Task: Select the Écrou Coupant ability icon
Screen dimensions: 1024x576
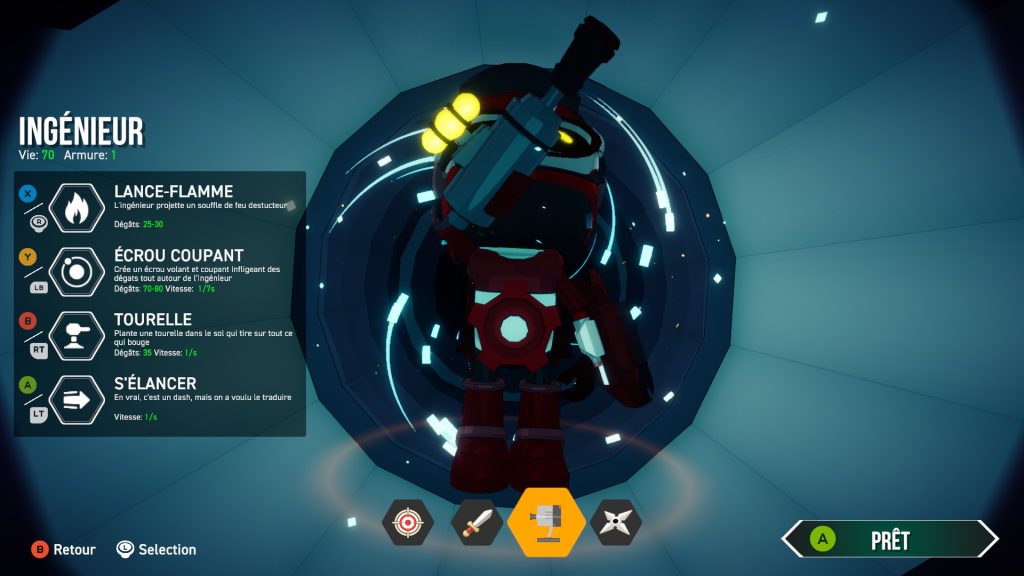Action: coord(77,271)
